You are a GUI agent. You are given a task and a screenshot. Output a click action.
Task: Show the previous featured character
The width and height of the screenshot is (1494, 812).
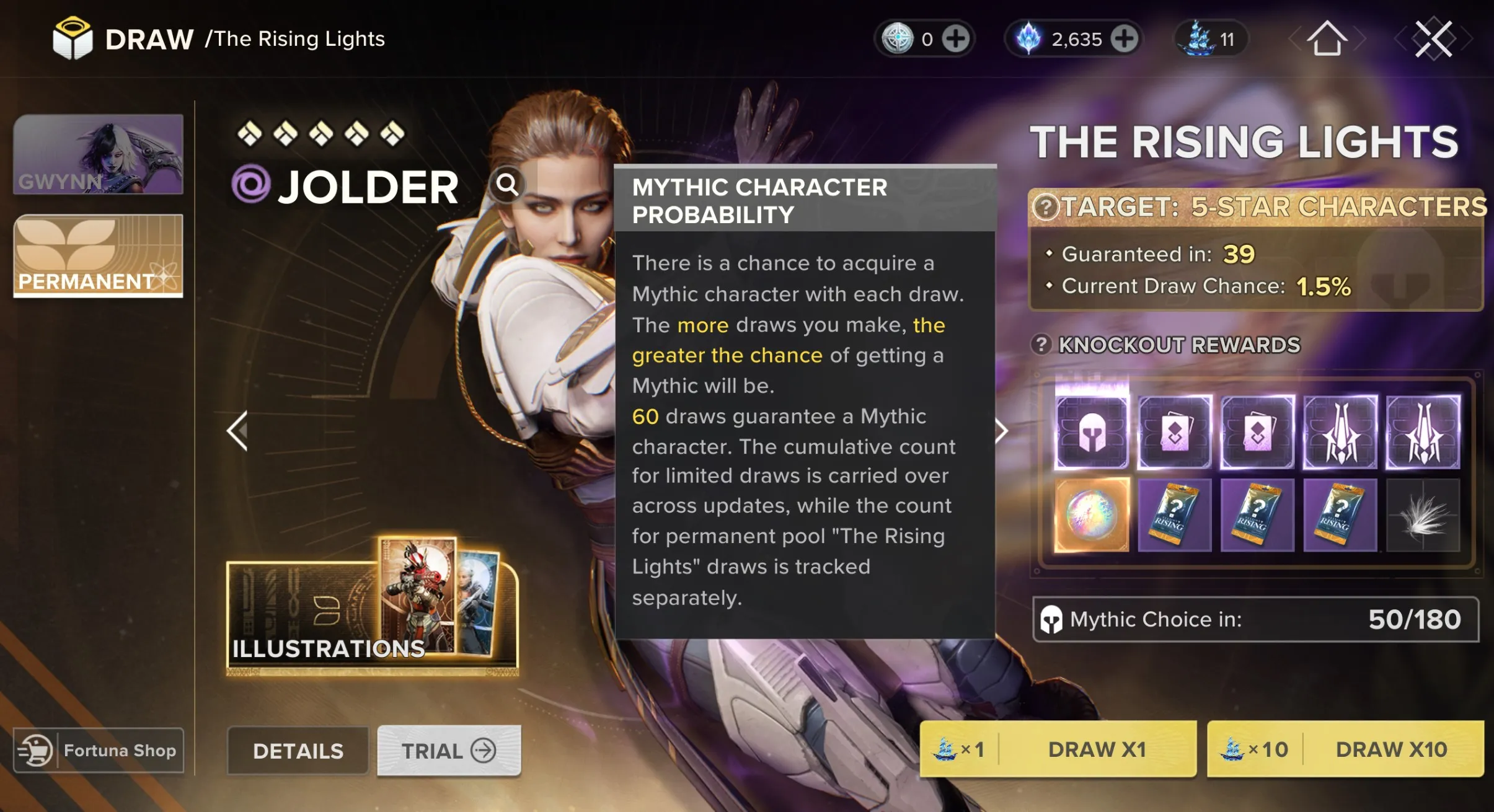point(237,431)
